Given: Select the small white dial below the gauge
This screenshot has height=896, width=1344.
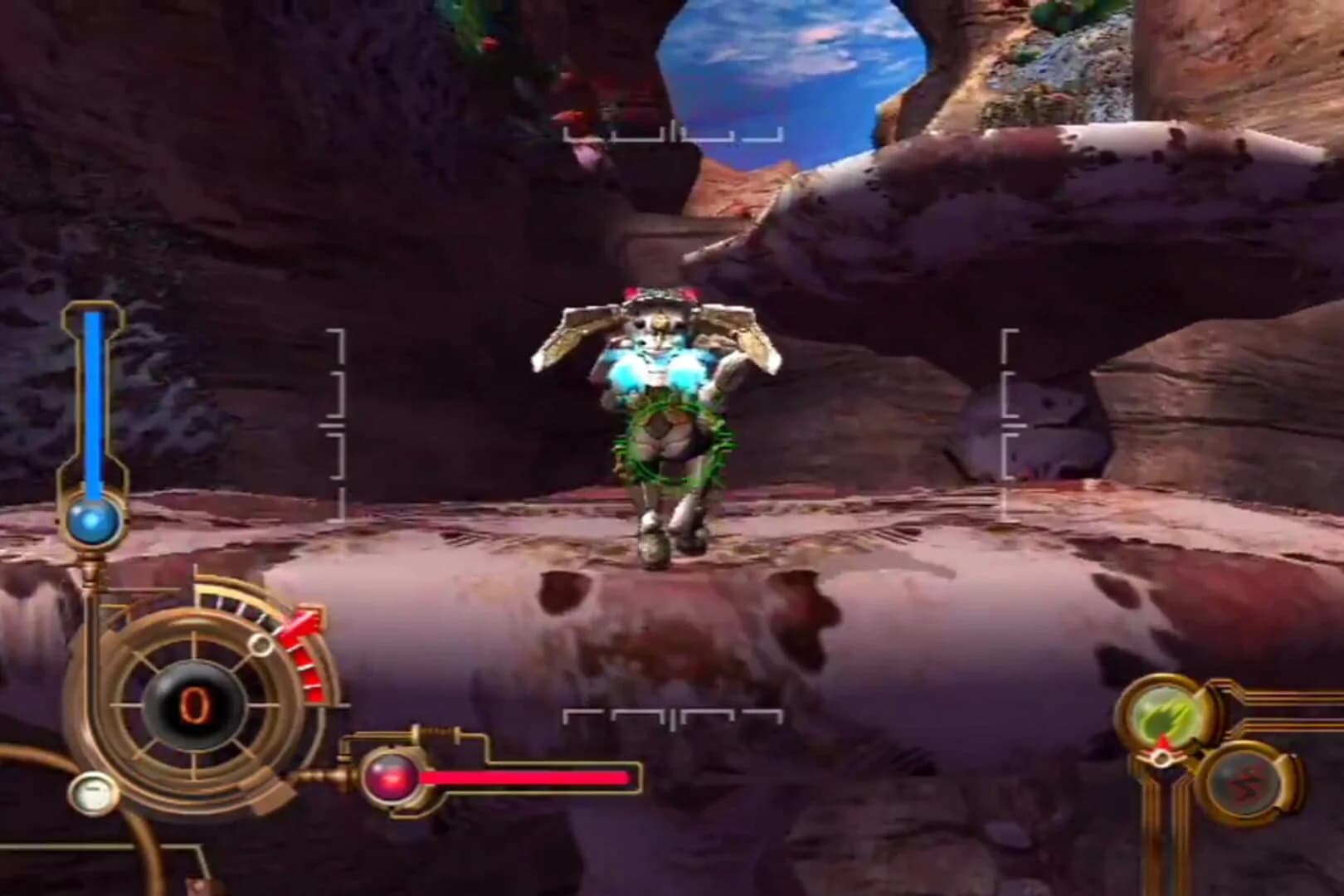Looking at the screenshot, I should [x=94, y=792].
